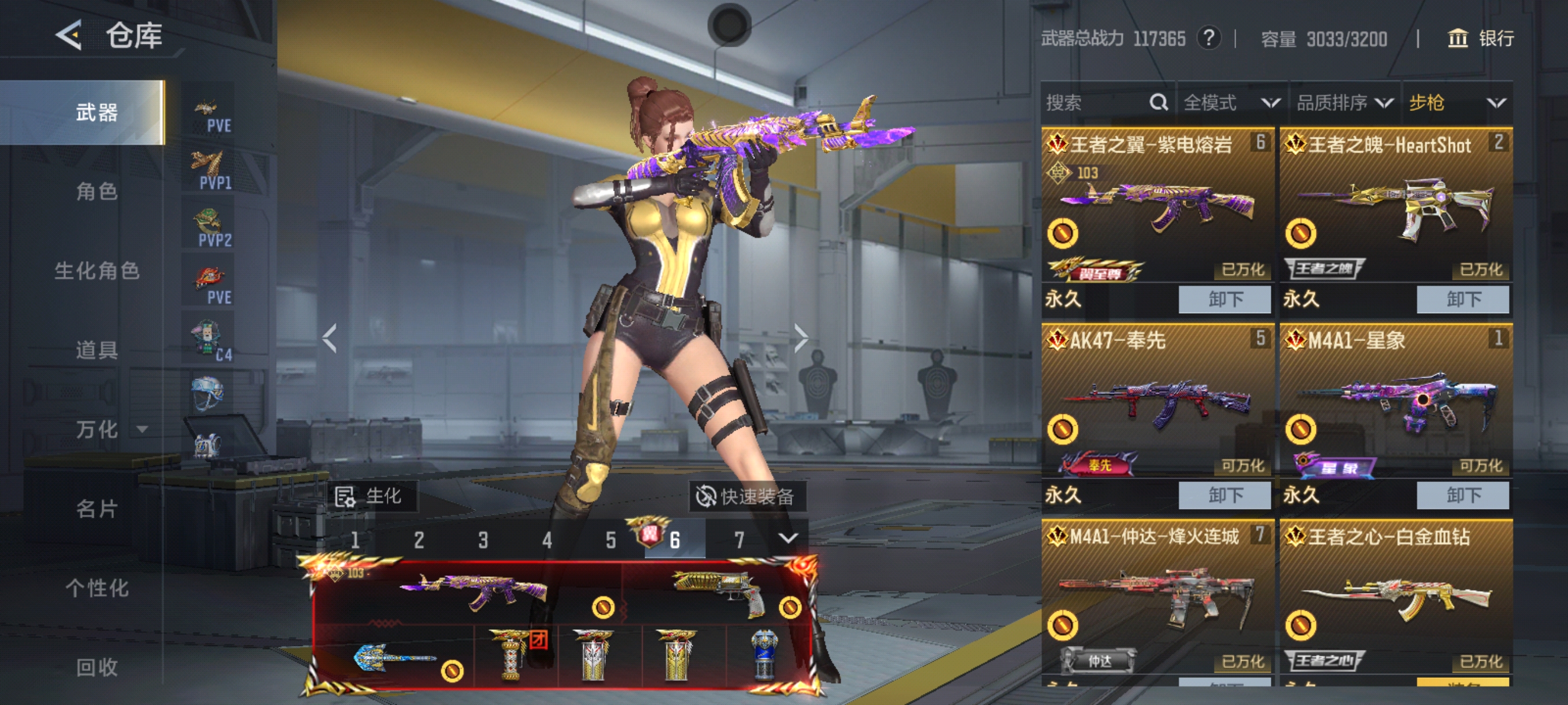The height and width of the screenshot is (705, 1568).
Task: Open the 全模式 mode dropdown
Action: [x=1231, y=102]
